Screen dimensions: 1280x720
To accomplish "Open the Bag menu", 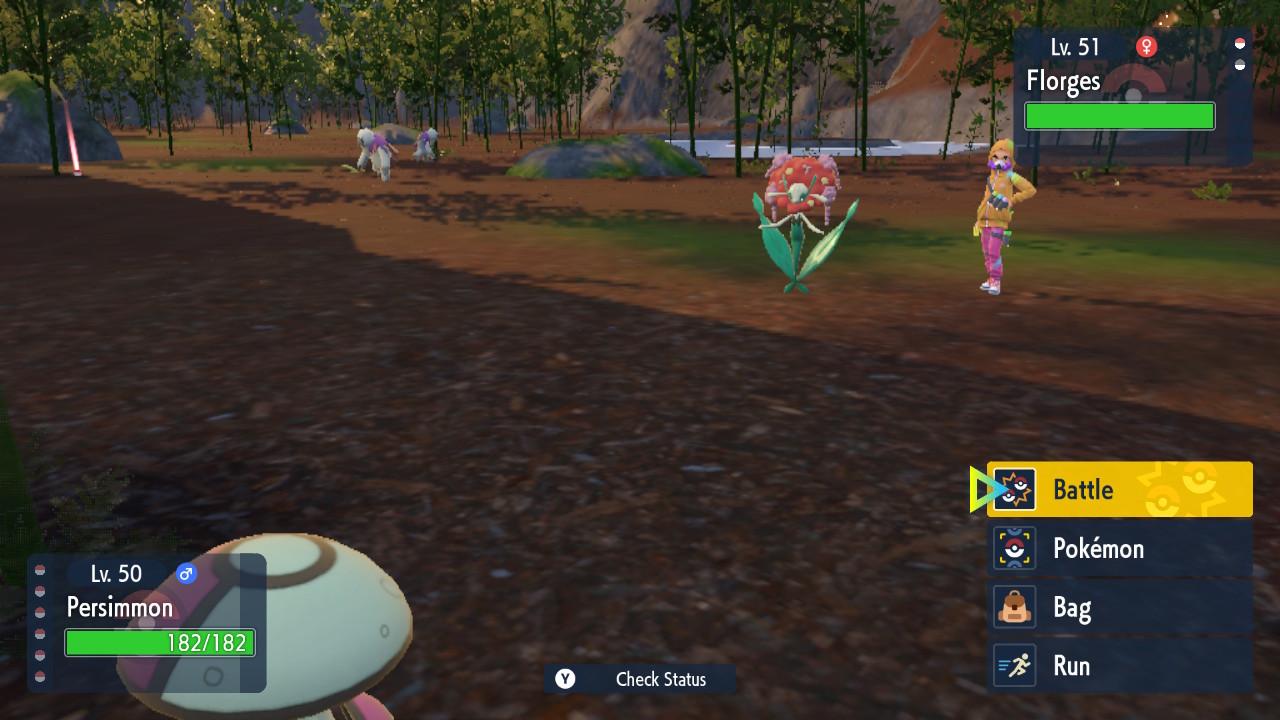I will pyautogui.click(x=1119, y=608).
